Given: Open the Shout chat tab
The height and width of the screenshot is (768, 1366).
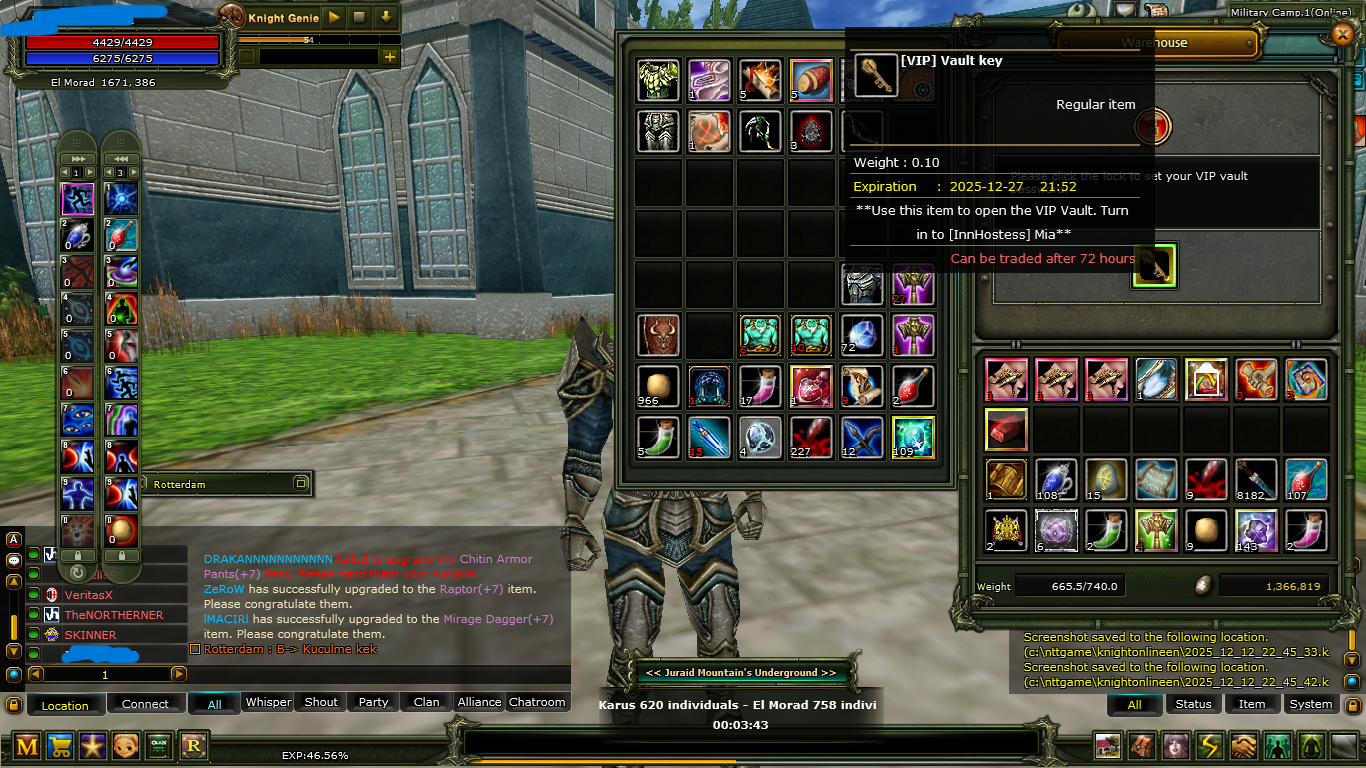Looking at the screenshot, I should [321, 702].
